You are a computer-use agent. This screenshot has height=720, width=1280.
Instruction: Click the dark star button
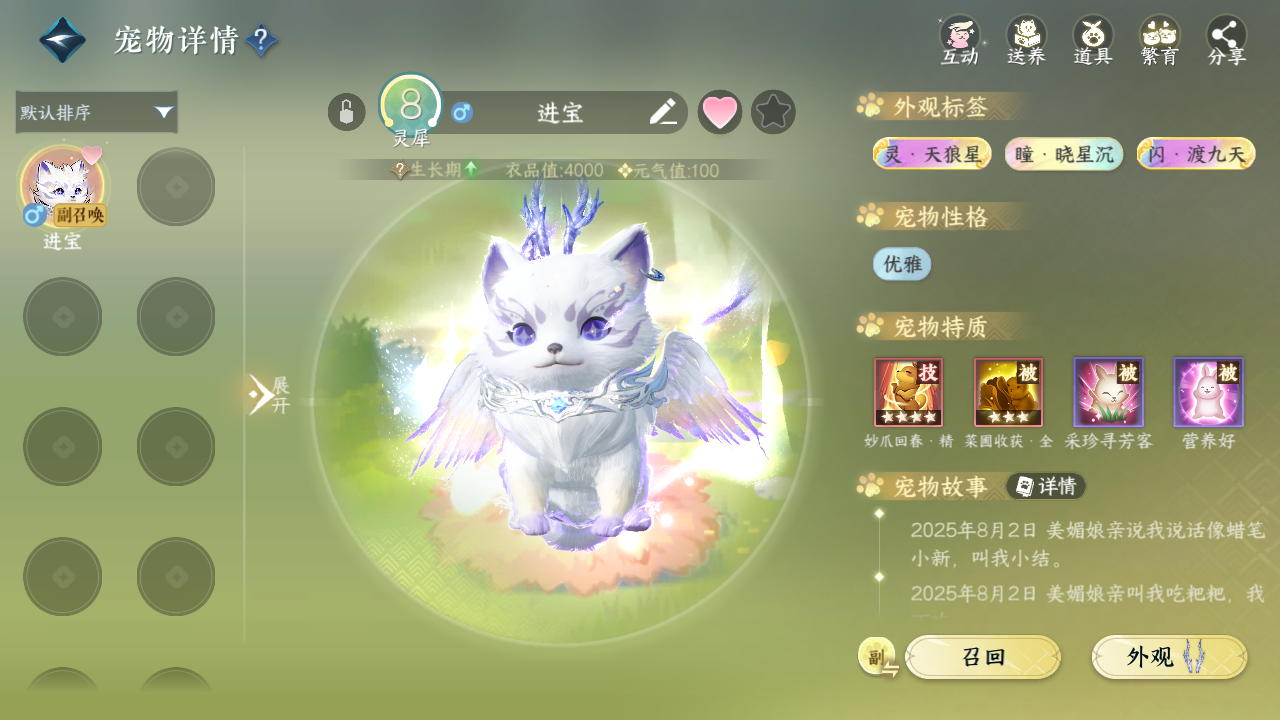(x=773, y=112)
